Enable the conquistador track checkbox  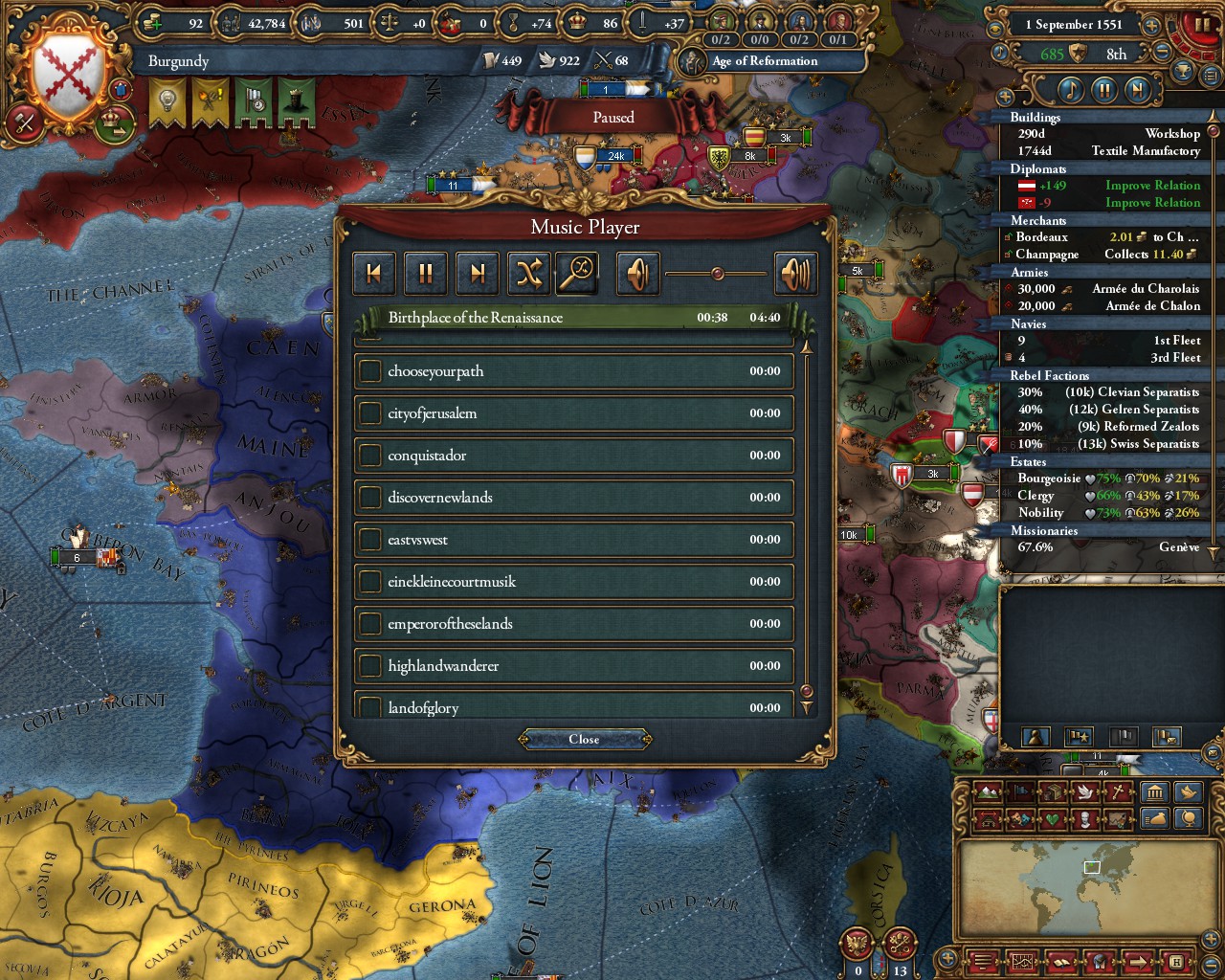coord(371,456)
